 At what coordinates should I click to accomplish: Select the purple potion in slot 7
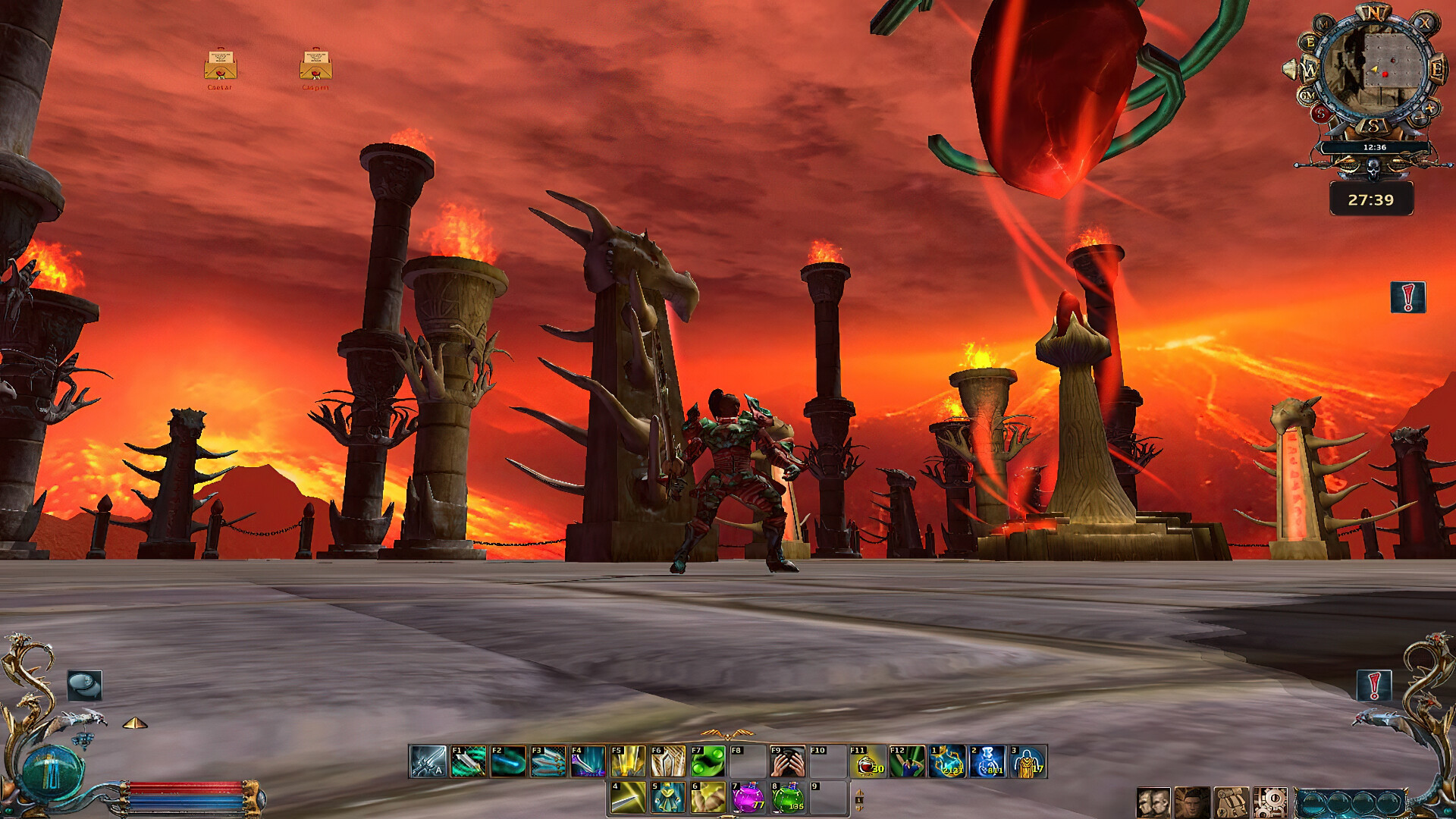tap(748, 798)
